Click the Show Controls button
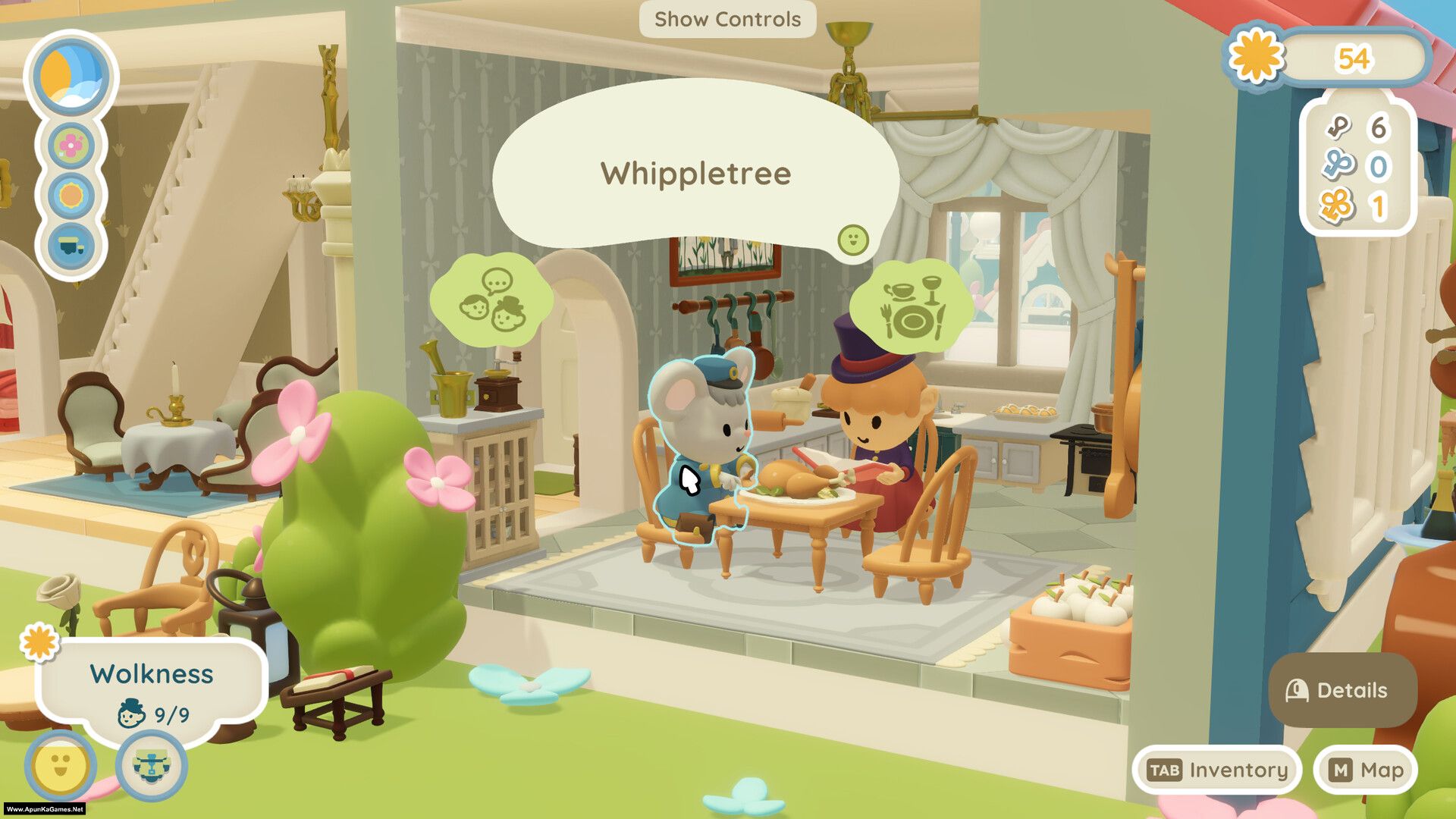 click(727, 19)
